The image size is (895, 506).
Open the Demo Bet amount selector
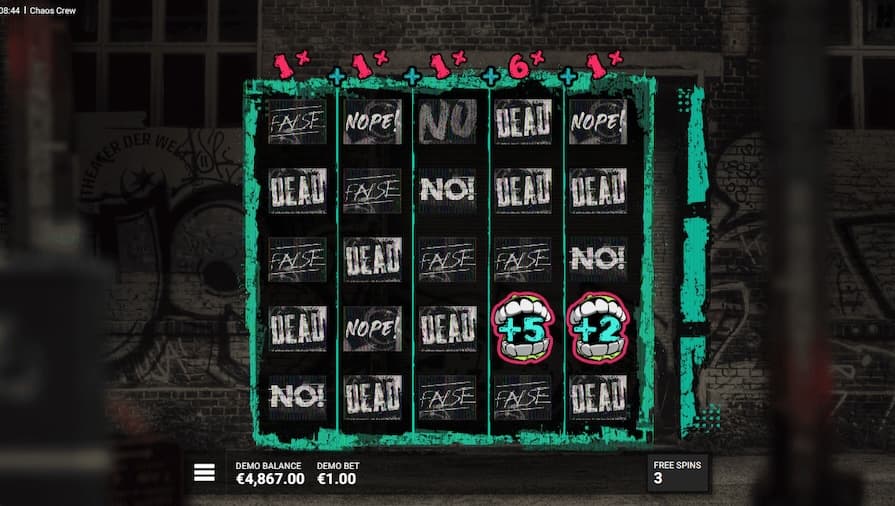coord(337,474)
